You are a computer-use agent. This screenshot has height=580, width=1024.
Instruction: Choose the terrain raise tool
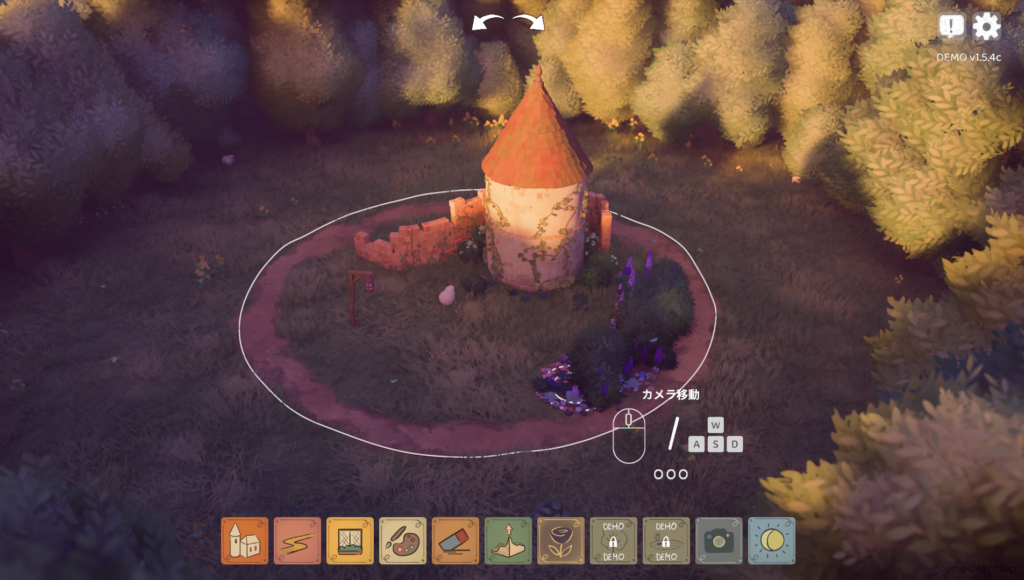[x=508, y=540]
